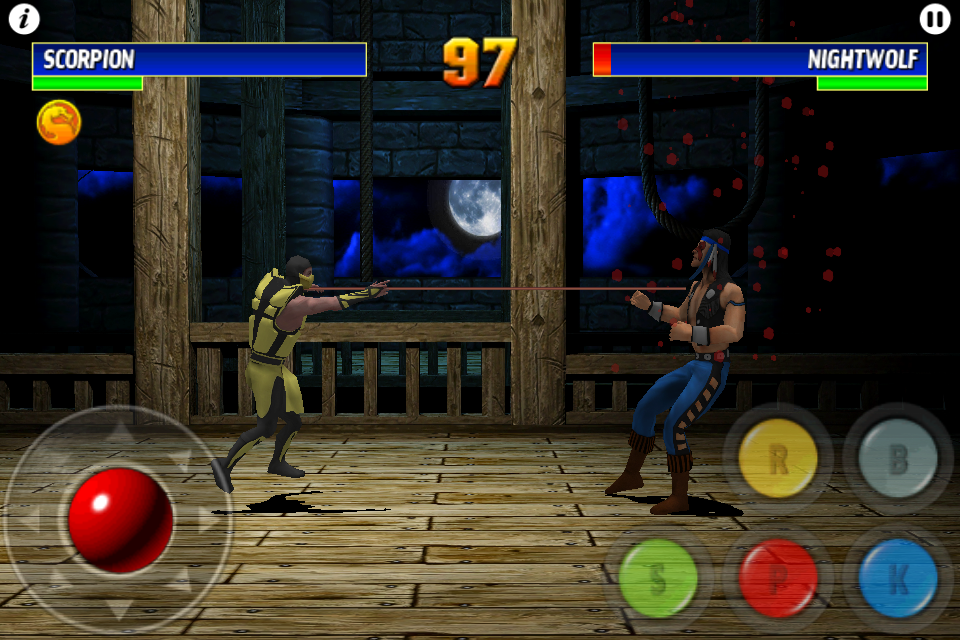Hit the green S button
This screenshot has height=640, width=960.
[x=657, y=578]
